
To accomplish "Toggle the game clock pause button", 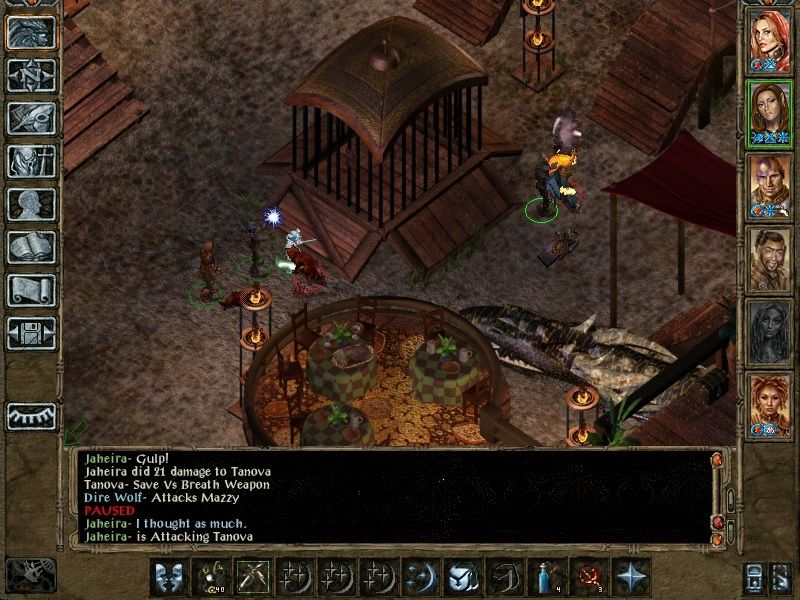I will click(x=30, y=575).
